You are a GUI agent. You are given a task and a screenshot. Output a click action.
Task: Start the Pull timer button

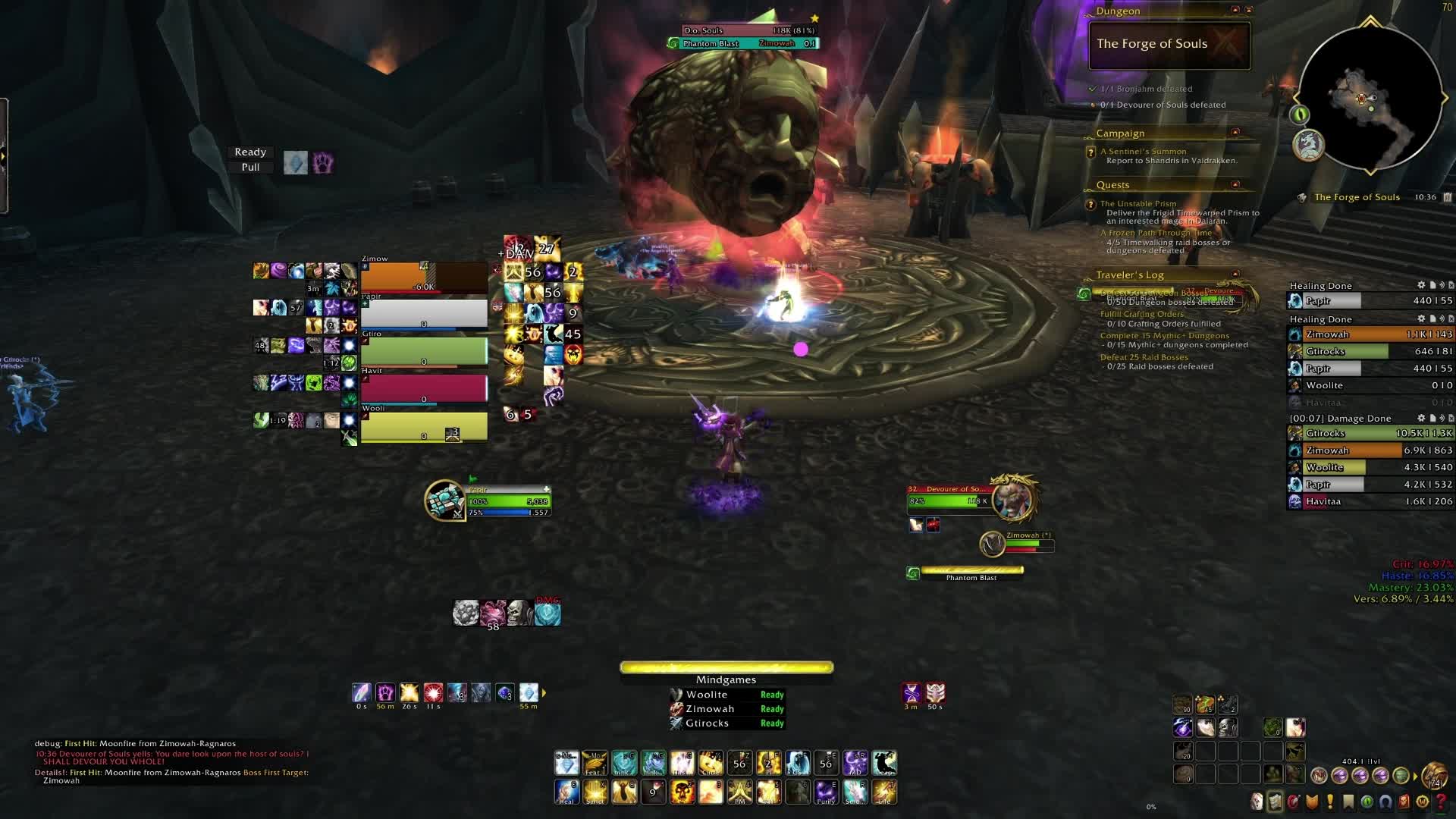click(x=250, y=168)
